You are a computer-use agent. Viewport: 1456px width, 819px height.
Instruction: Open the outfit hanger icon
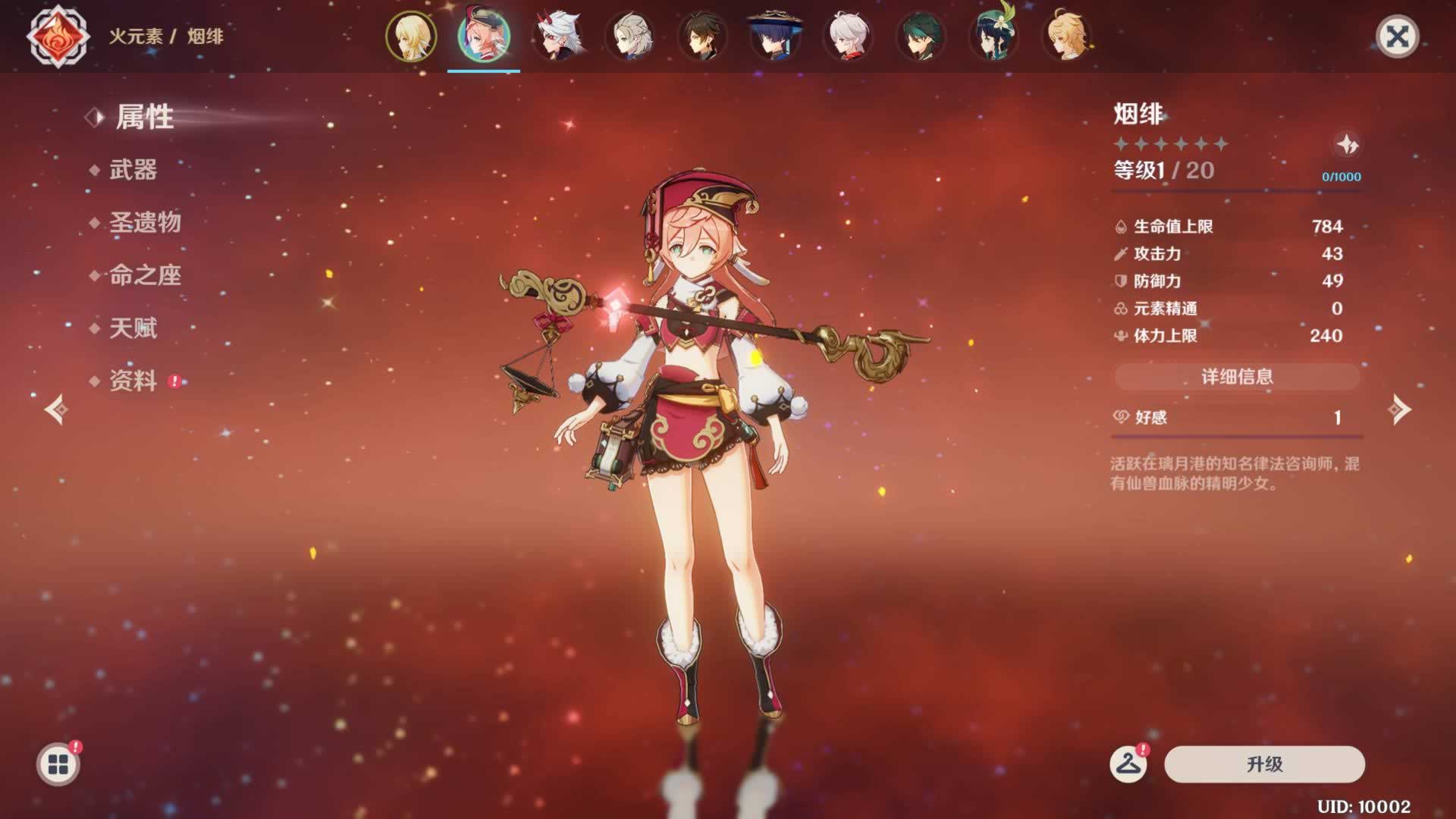point(1128,764)
